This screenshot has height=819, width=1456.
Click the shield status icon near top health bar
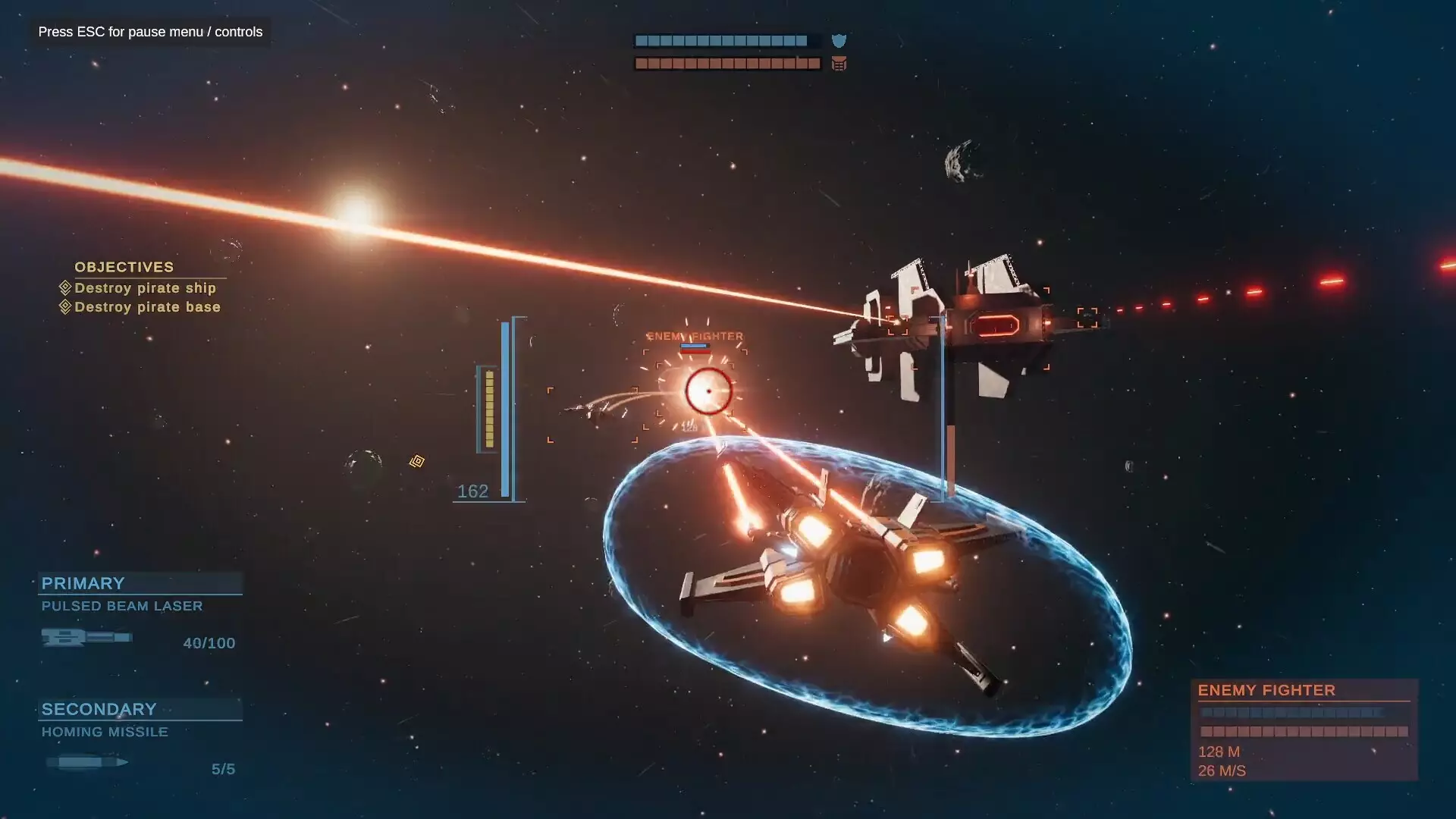coord(839,42)
